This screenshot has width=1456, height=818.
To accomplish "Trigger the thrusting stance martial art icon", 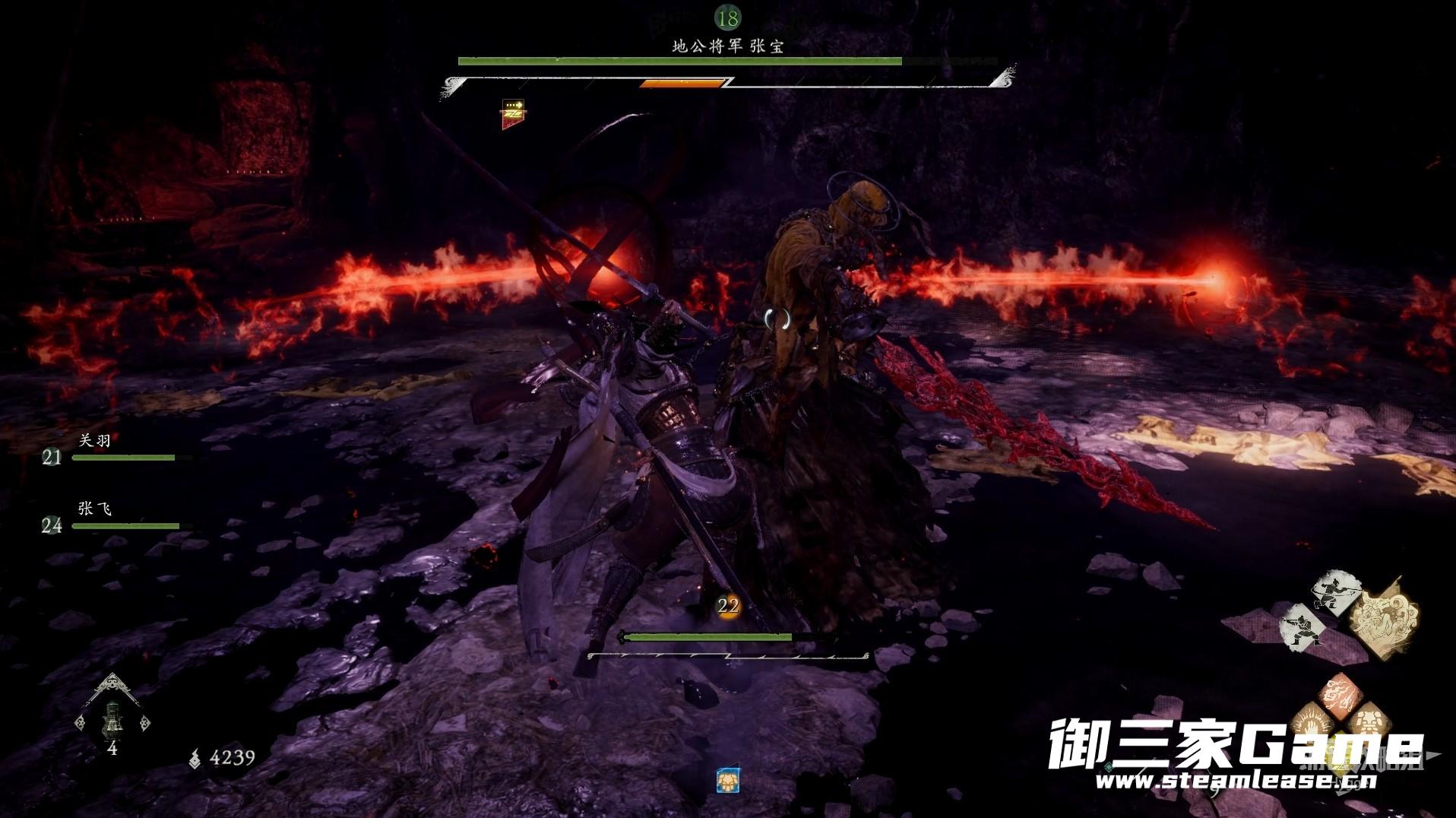I will coord(1304,628).
